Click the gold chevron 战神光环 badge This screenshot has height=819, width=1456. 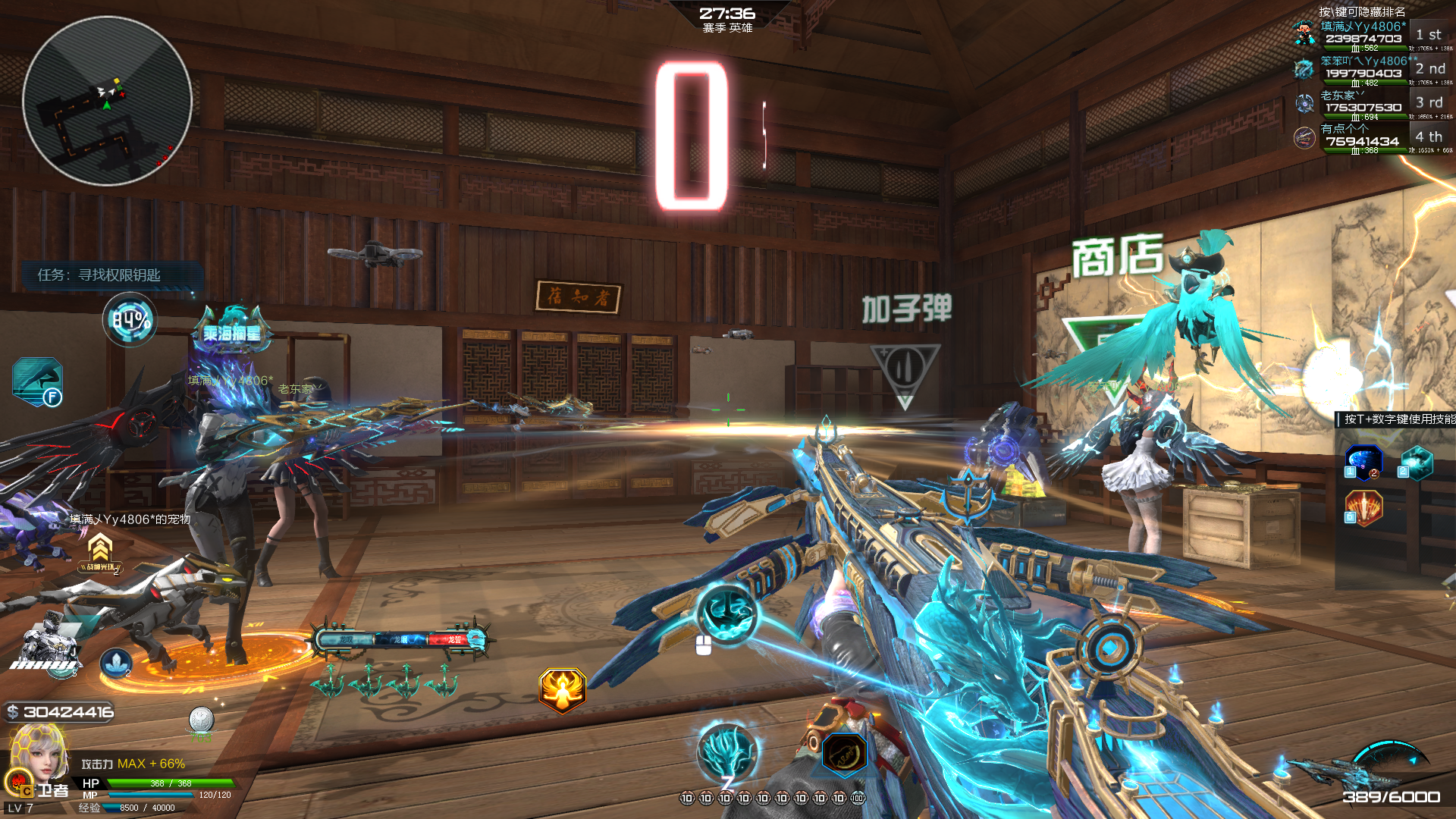click(x=100, y=551)
